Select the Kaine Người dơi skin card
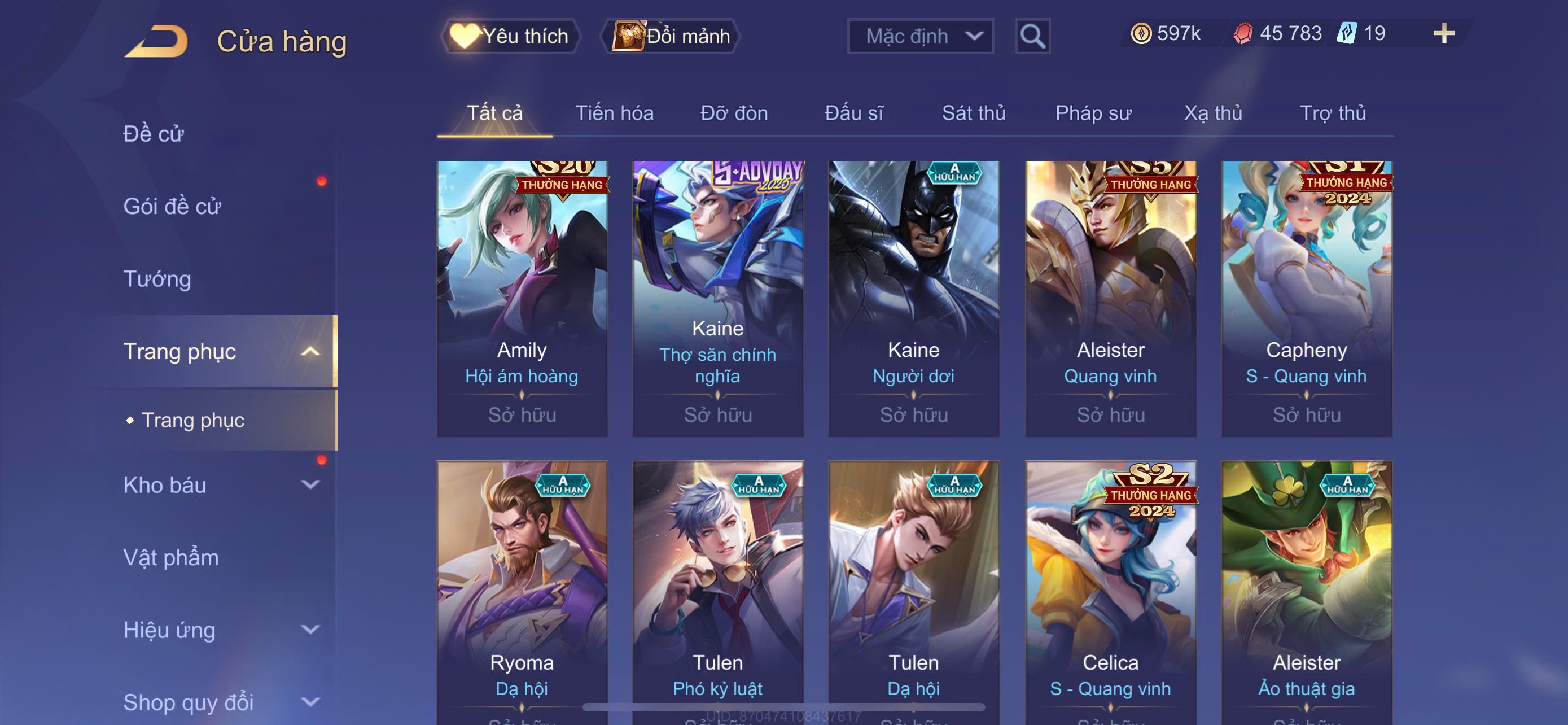Screen dimensions: 1568x725 (x=913, y=298)
